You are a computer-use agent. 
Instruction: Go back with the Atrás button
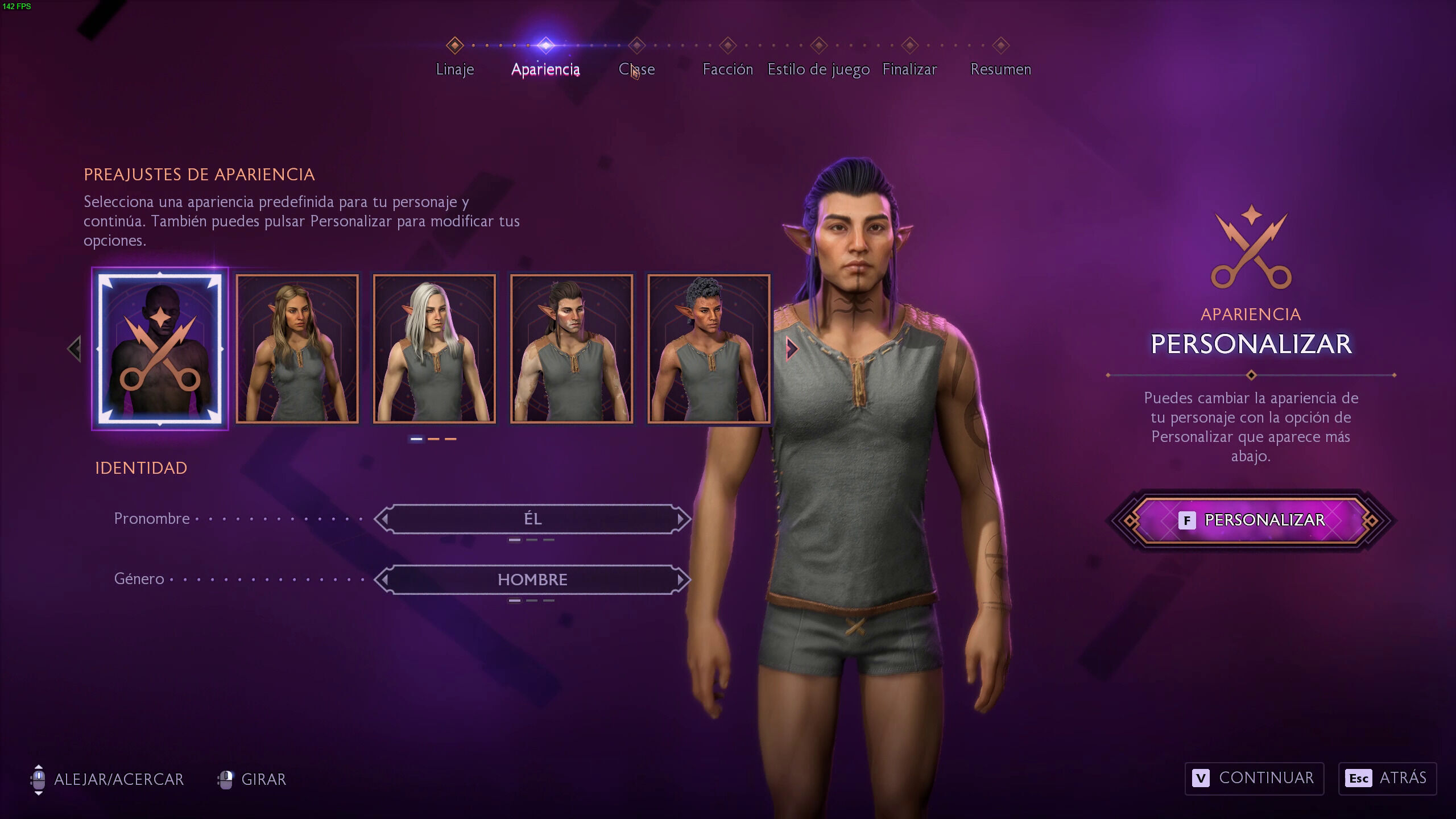(1387, 778)
